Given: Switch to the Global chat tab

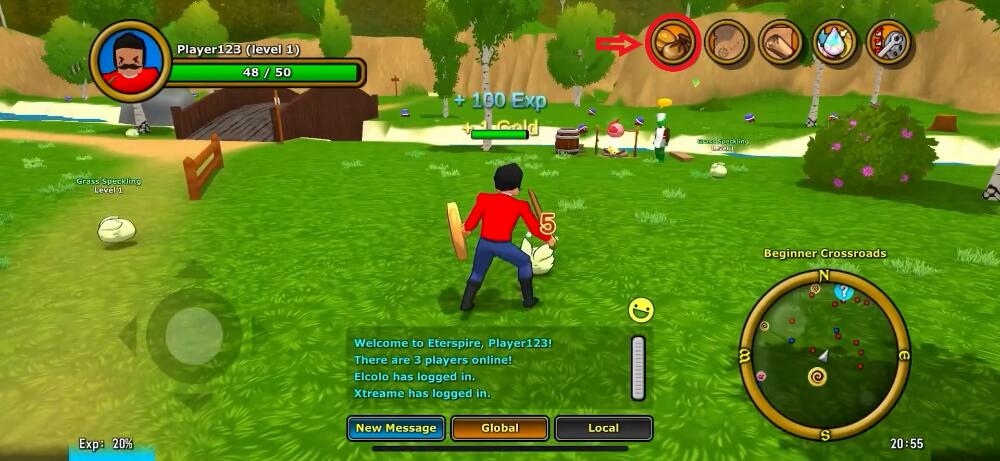Looking at the screenshot, I should click(x=499, y=428).
